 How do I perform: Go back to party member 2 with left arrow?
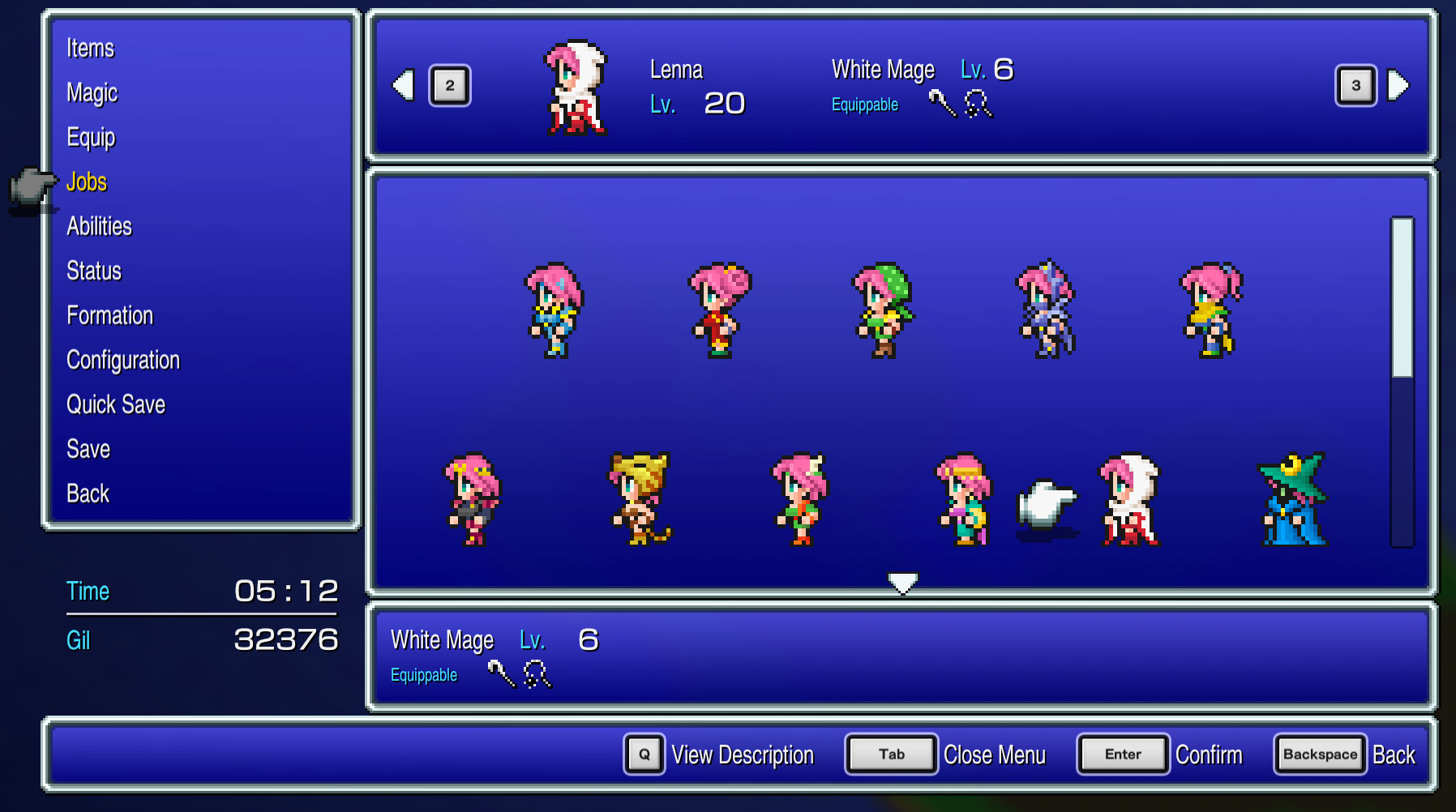(x=403, y=85)
